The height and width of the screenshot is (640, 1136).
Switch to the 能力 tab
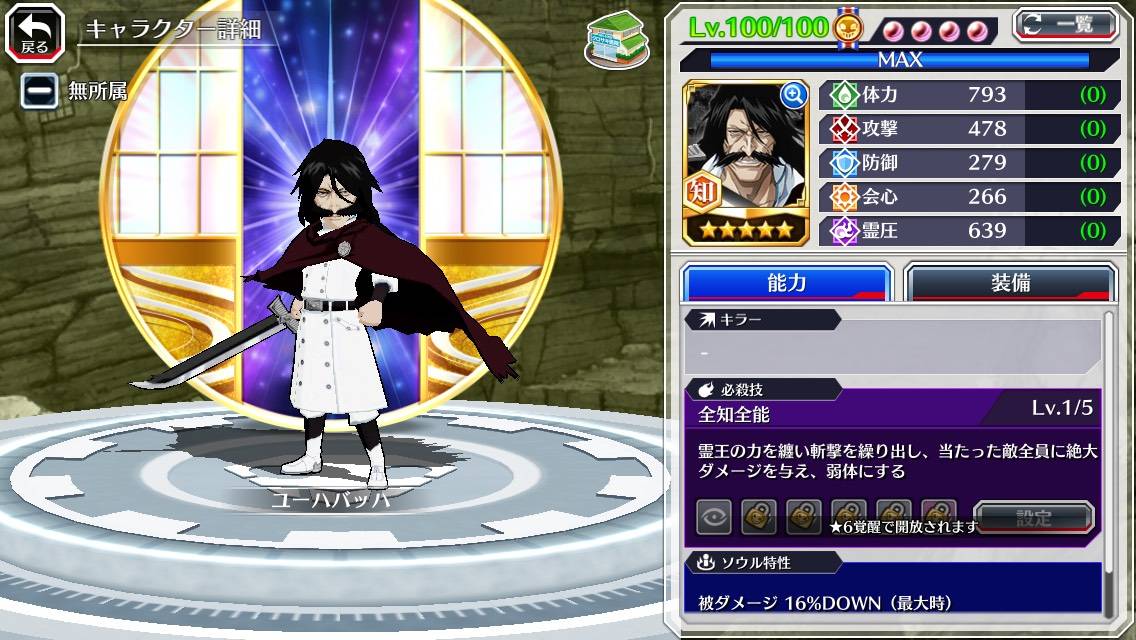(786, 283)
